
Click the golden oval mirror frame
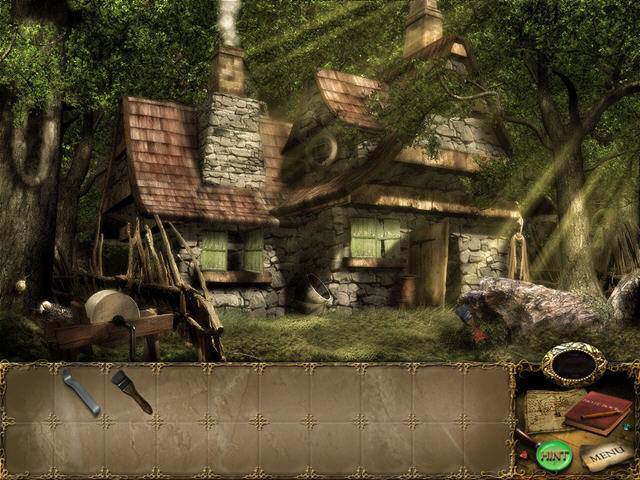click(574, 366)
